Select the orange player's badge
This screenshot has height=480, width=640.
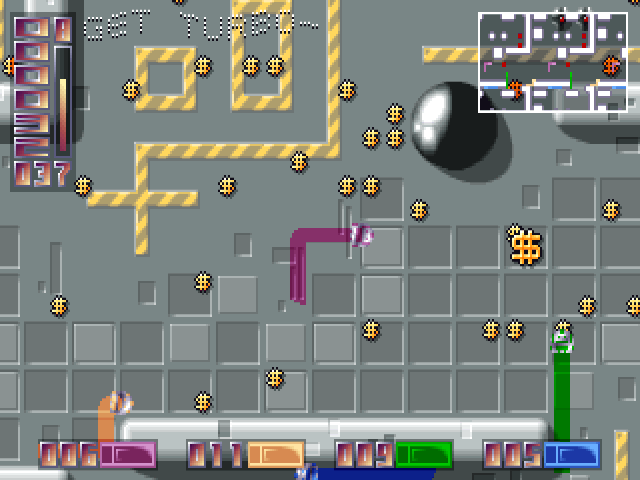(275, 455)
